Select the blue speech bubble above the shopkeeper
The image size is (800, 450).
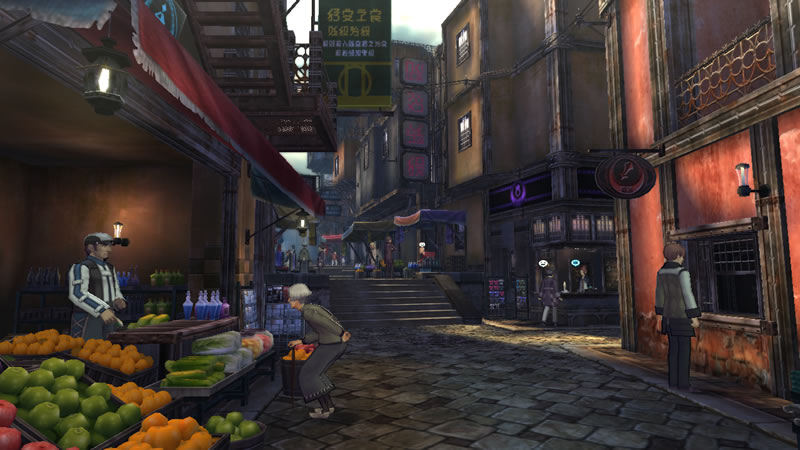(577, 263)
